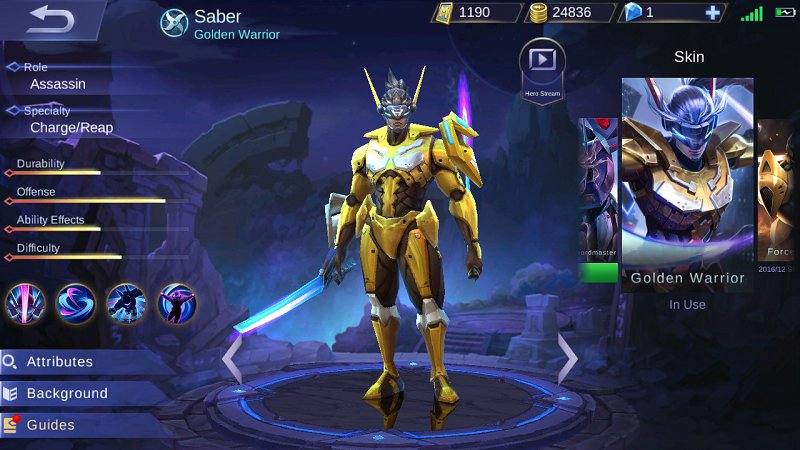This screenshot has width=800, height=450.
Task: Select the Golden Warrior skin card
Action: click(x=687, y=185)
